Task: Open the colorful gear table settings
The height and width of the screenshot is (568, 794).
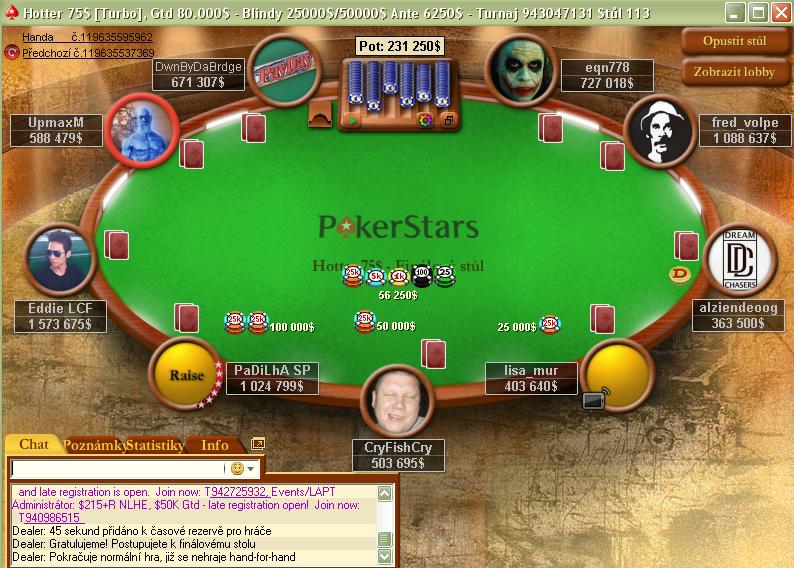Action: 425,120
